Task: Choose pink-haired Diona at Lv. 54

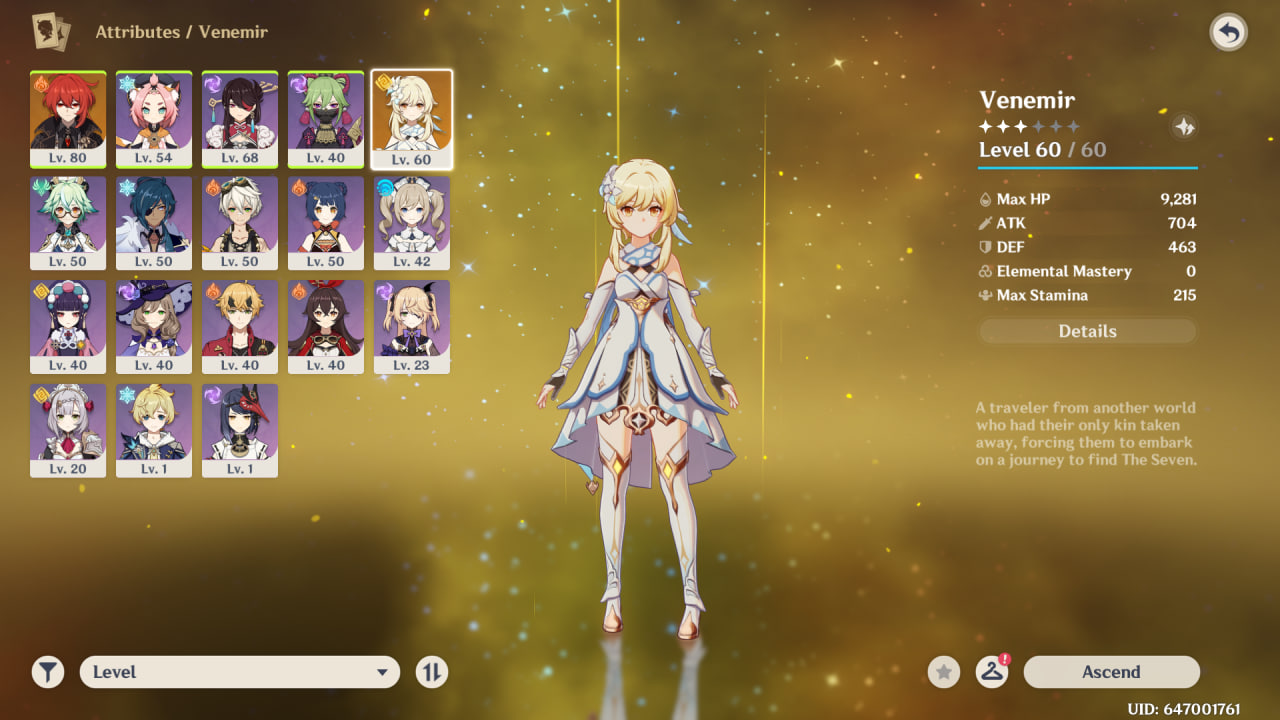Action: click(154, 118)
